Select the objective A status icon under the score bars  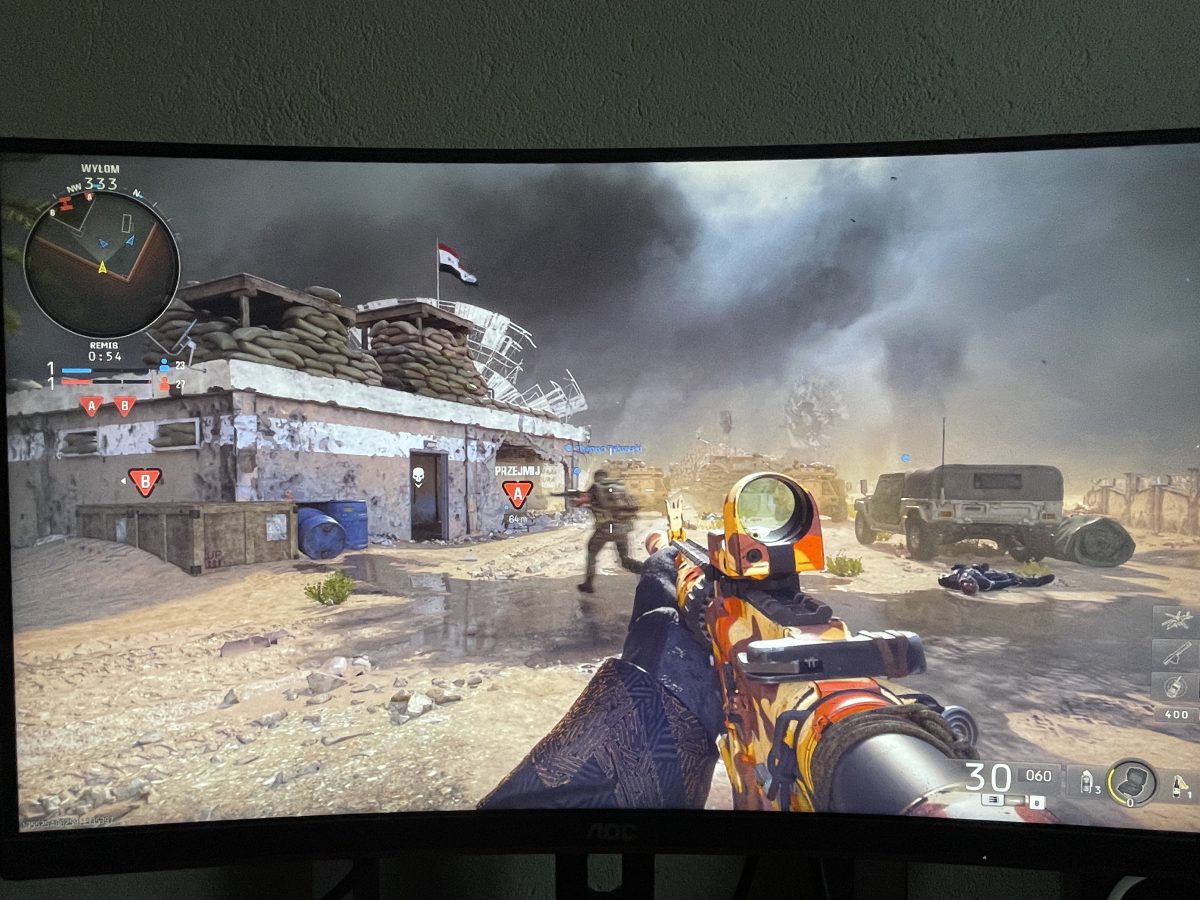[x=91, y=405]
